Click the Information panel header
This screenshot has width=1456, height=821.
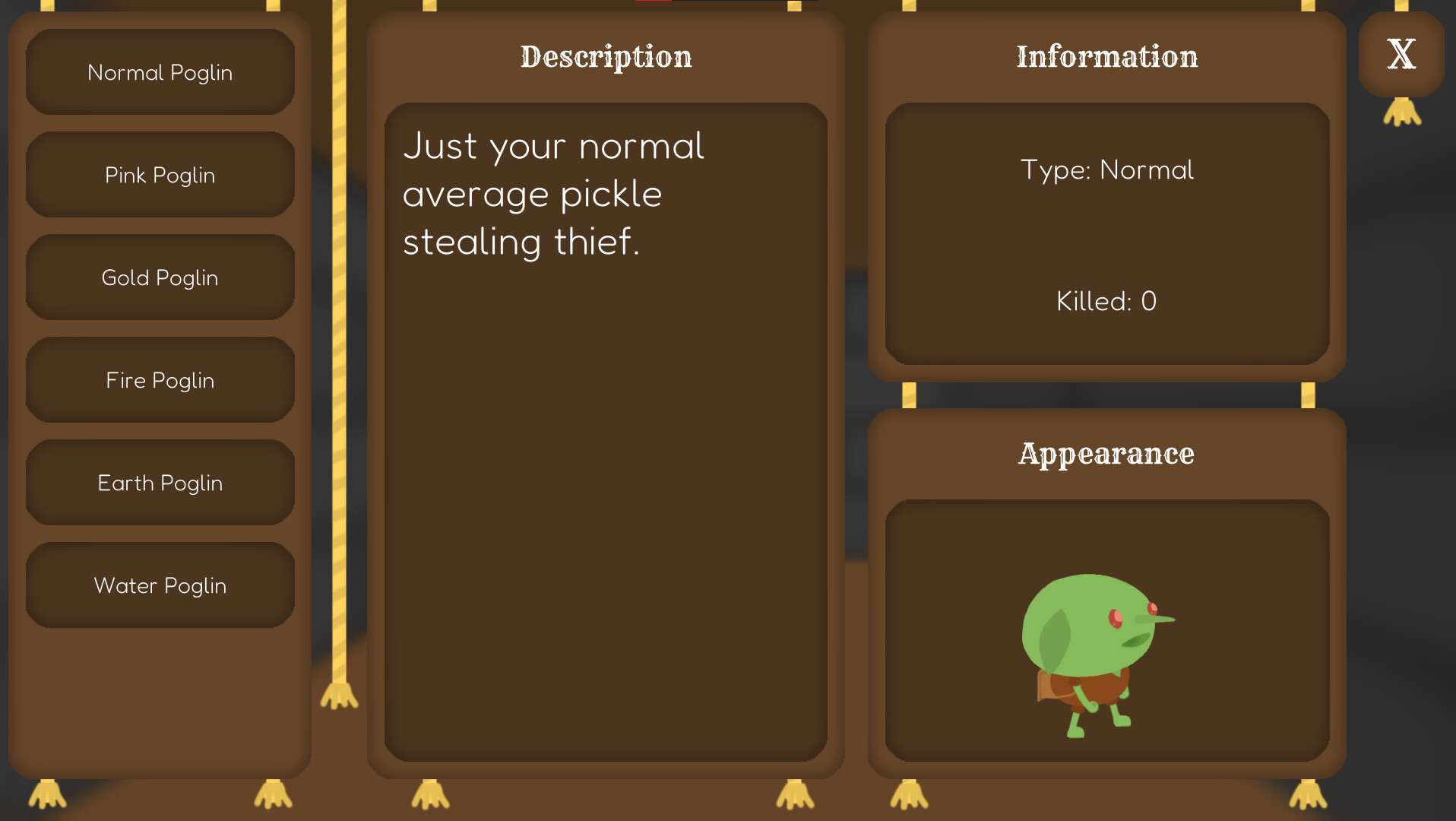[x=1106, y=57]
